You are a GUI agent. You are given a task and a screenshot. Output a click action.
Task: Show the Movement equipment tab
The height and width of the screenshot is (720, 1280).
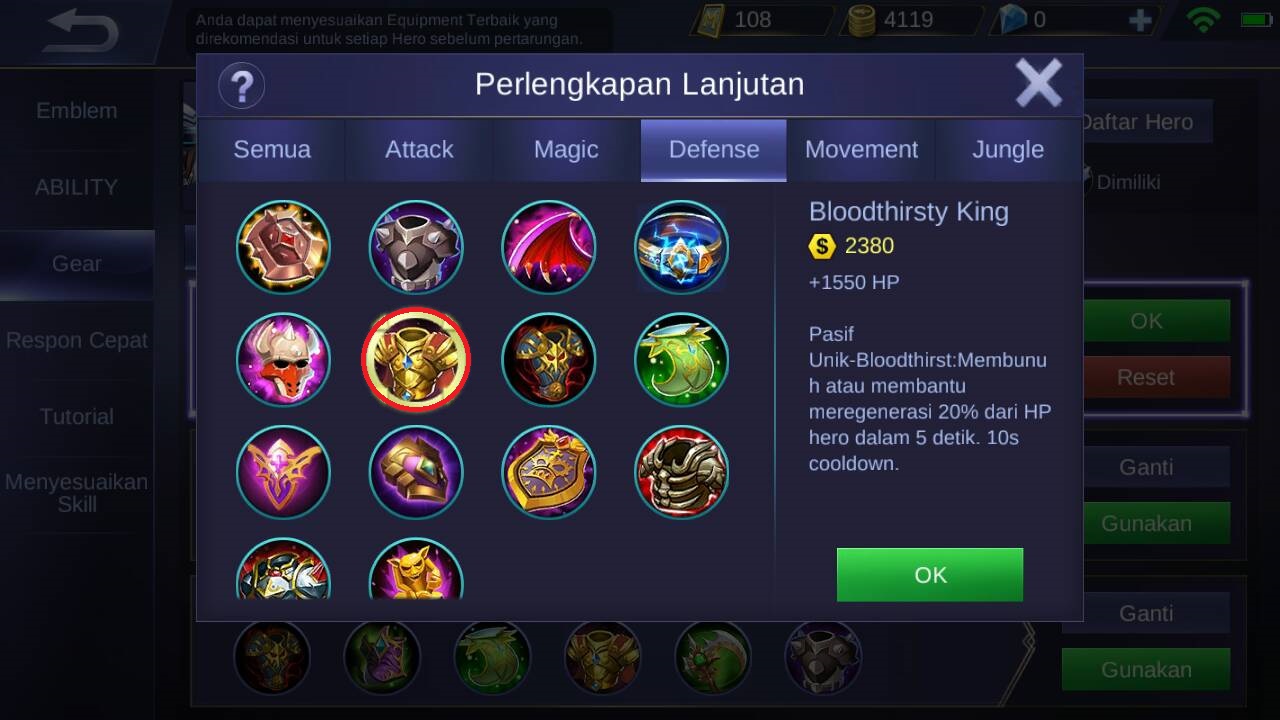coord(861,150)
